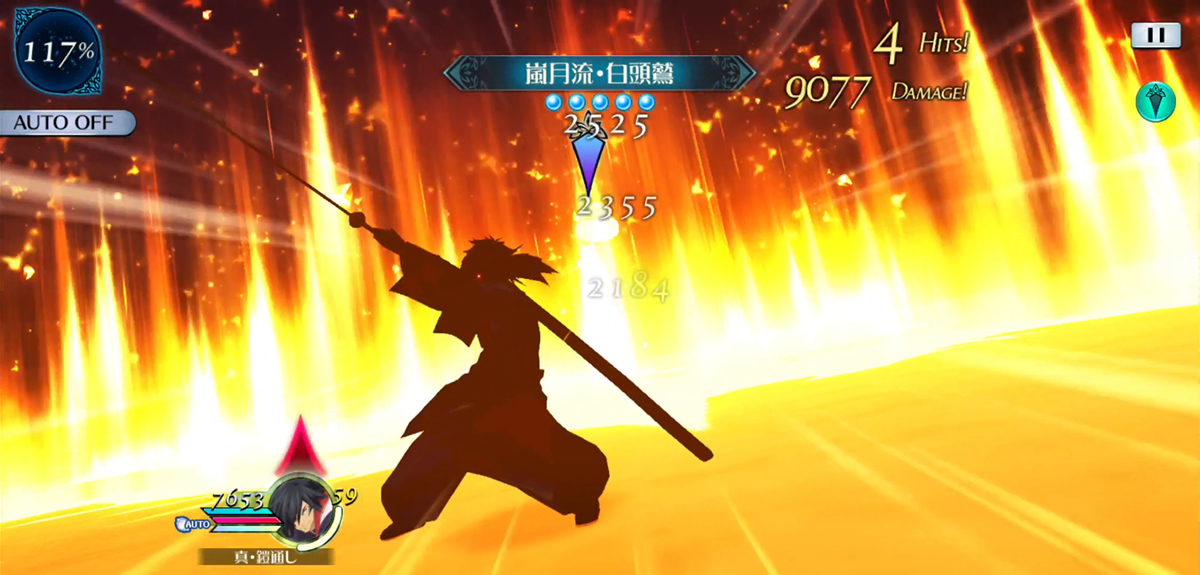Tap the 117% overlimit gauge
Image resolution: width=1200 pixels, height=575 pixels.
(55, 52)
